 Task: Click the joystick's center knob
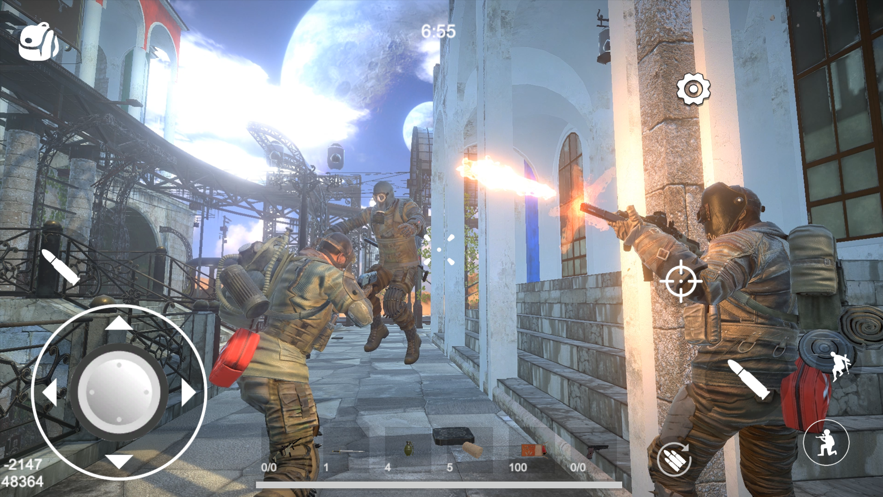(x=119, y=392)
